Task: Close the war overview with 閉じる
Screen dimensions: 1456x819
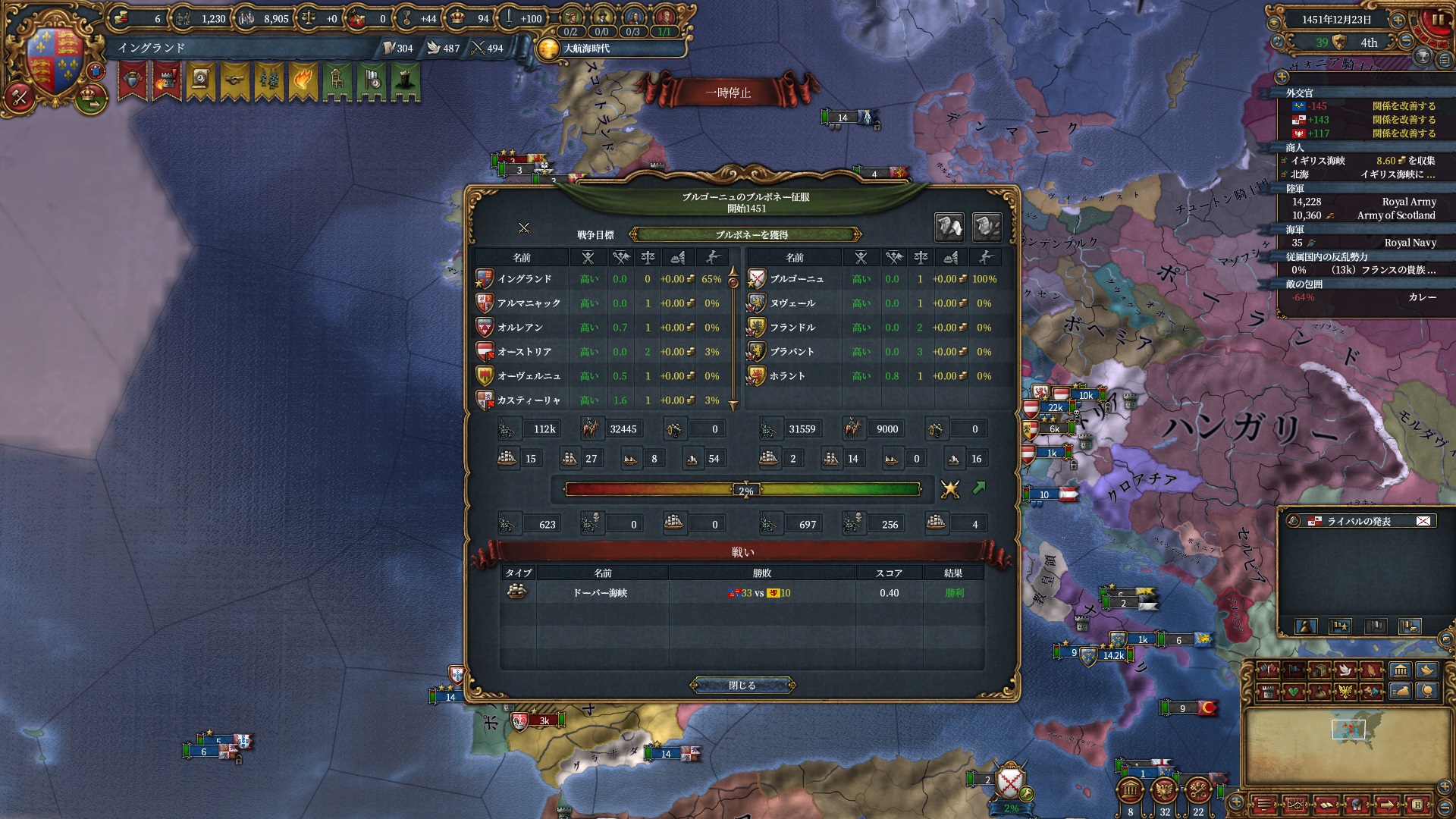Action: coord(742,686)
